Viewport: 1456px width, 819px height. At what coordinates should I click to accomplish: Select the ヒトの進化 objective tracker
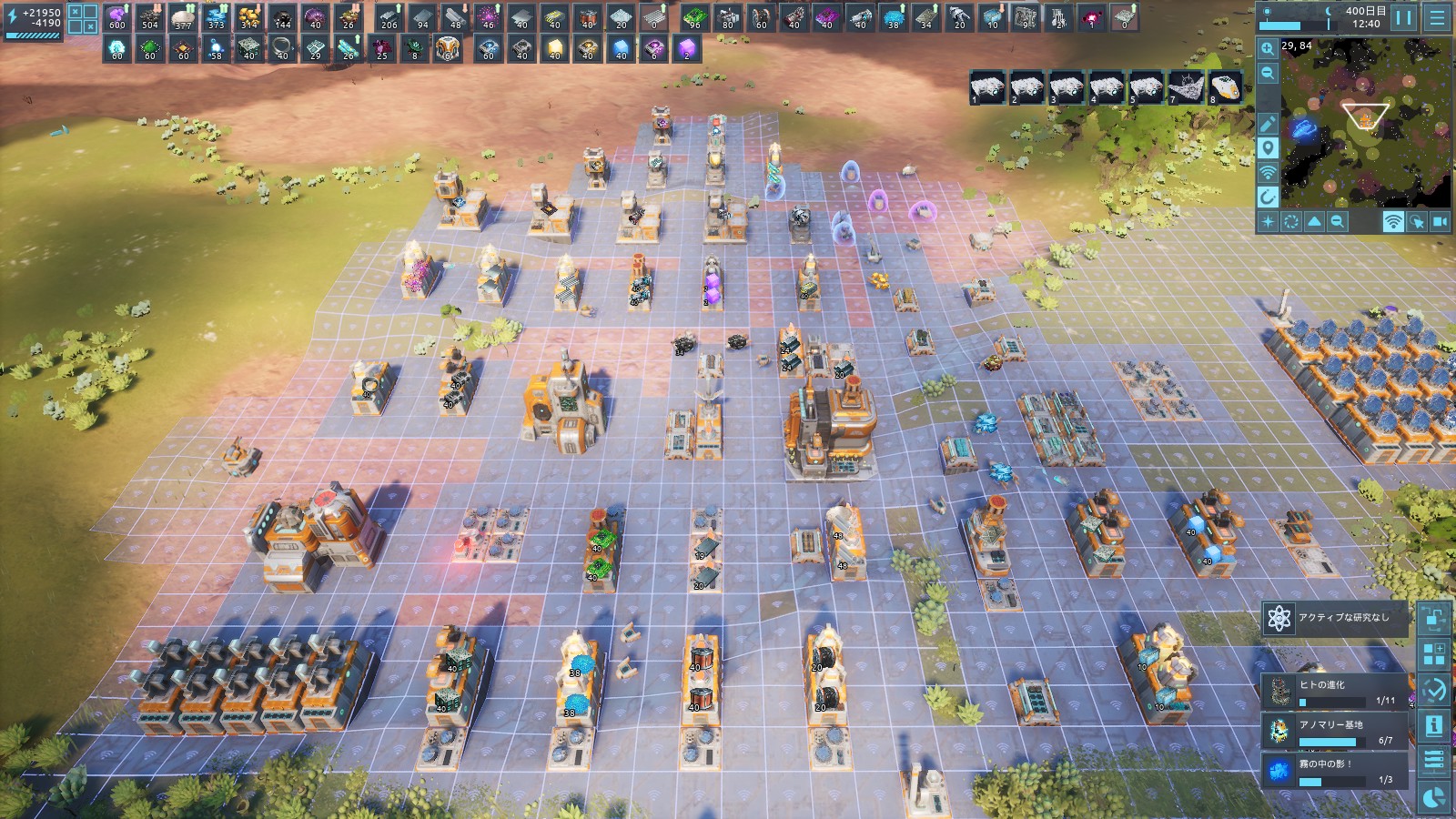[1335, 692]
